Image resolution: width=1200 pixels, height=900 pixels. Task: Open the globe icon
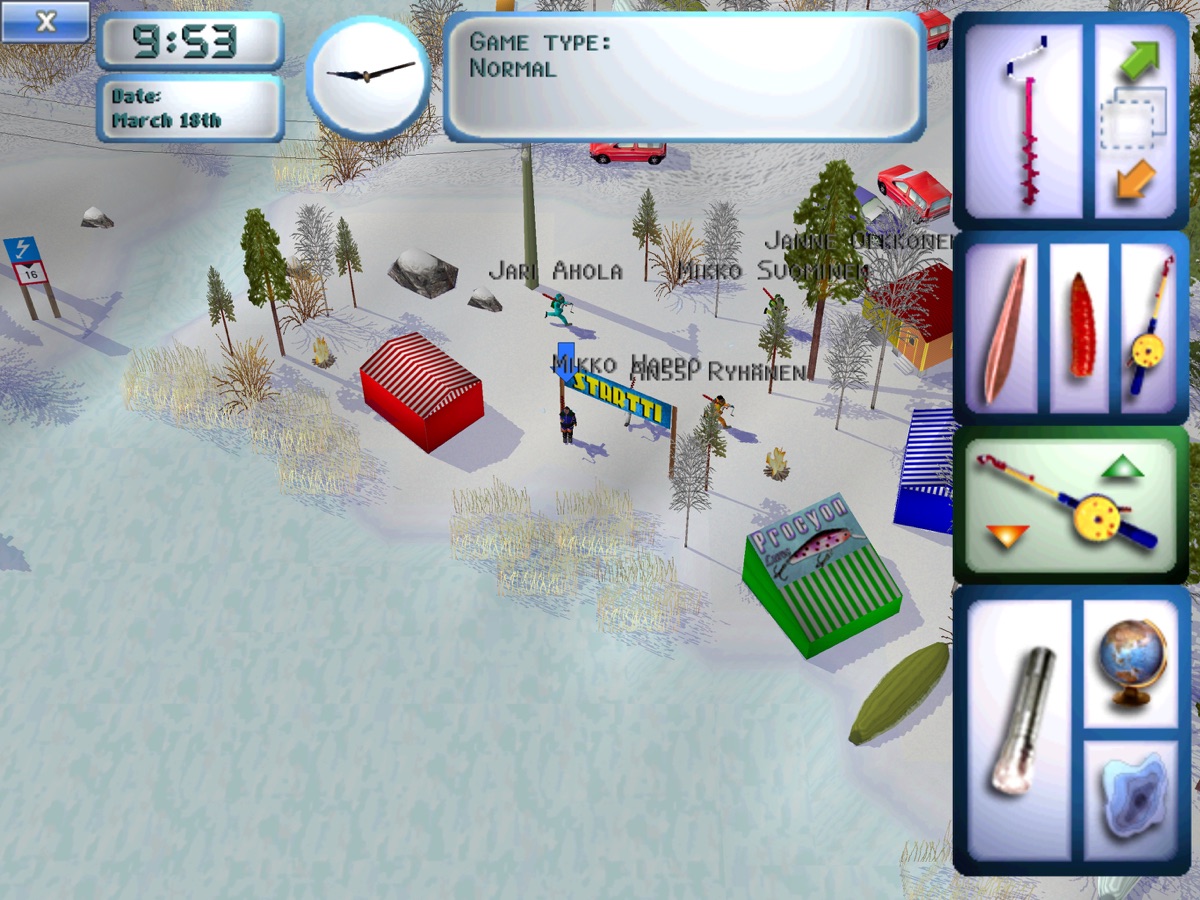pyautogui.click(x=1131, y=663)
